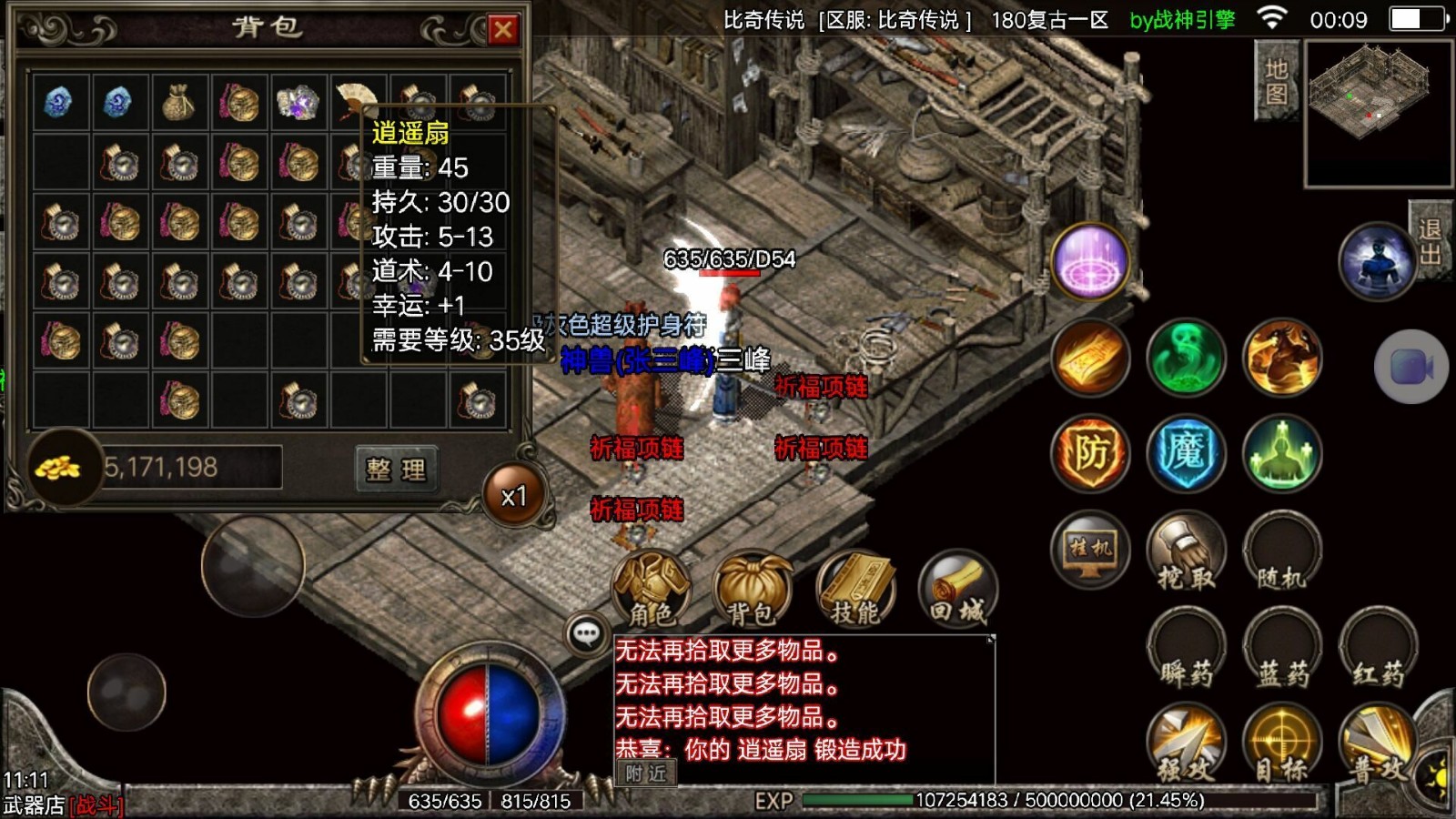This screenshot has width=1456, height=819.
Task: Activate the 魔 magic shield skill
Action: 1186,453
